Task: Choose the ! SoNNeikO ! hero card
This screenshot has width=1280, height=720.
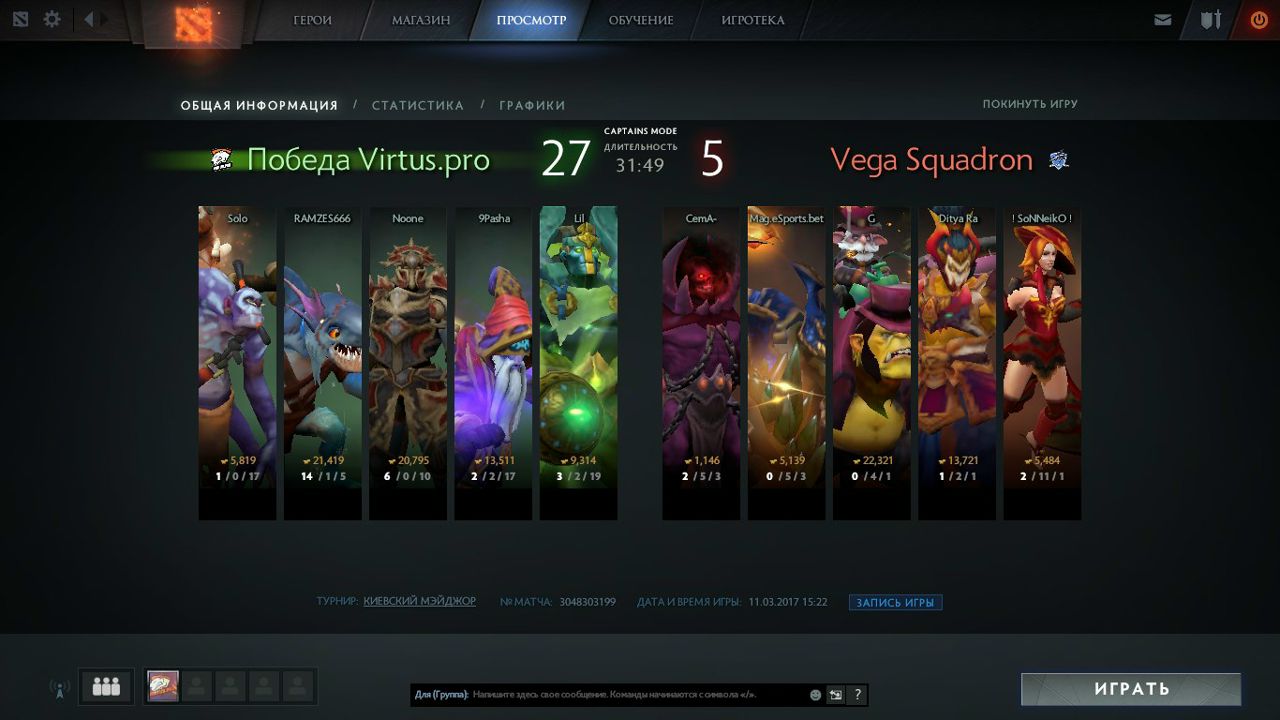Action: (1042, 362)
